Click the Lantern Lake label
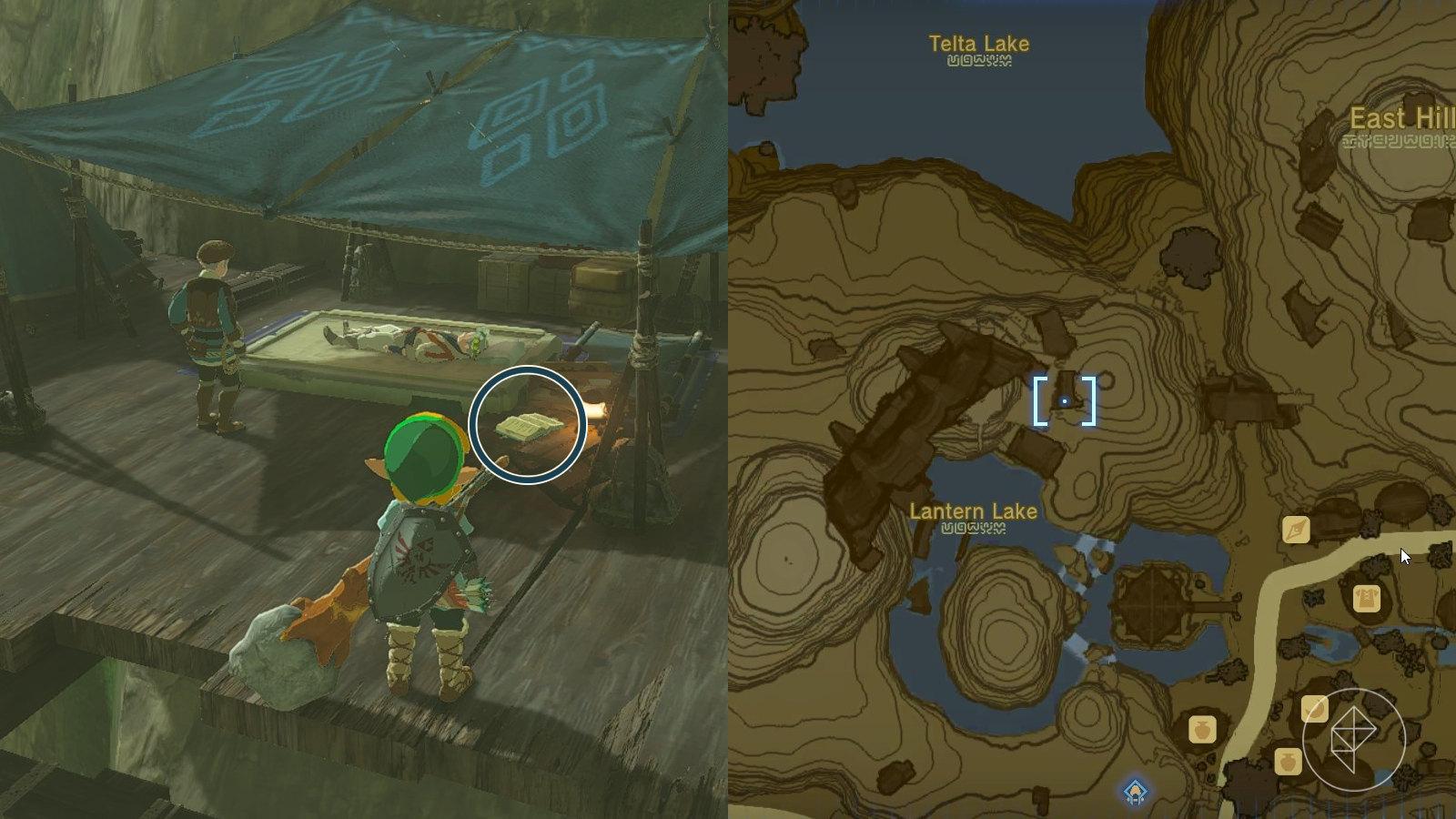The height and width of the screenshot is (819, 1456). 974,511
